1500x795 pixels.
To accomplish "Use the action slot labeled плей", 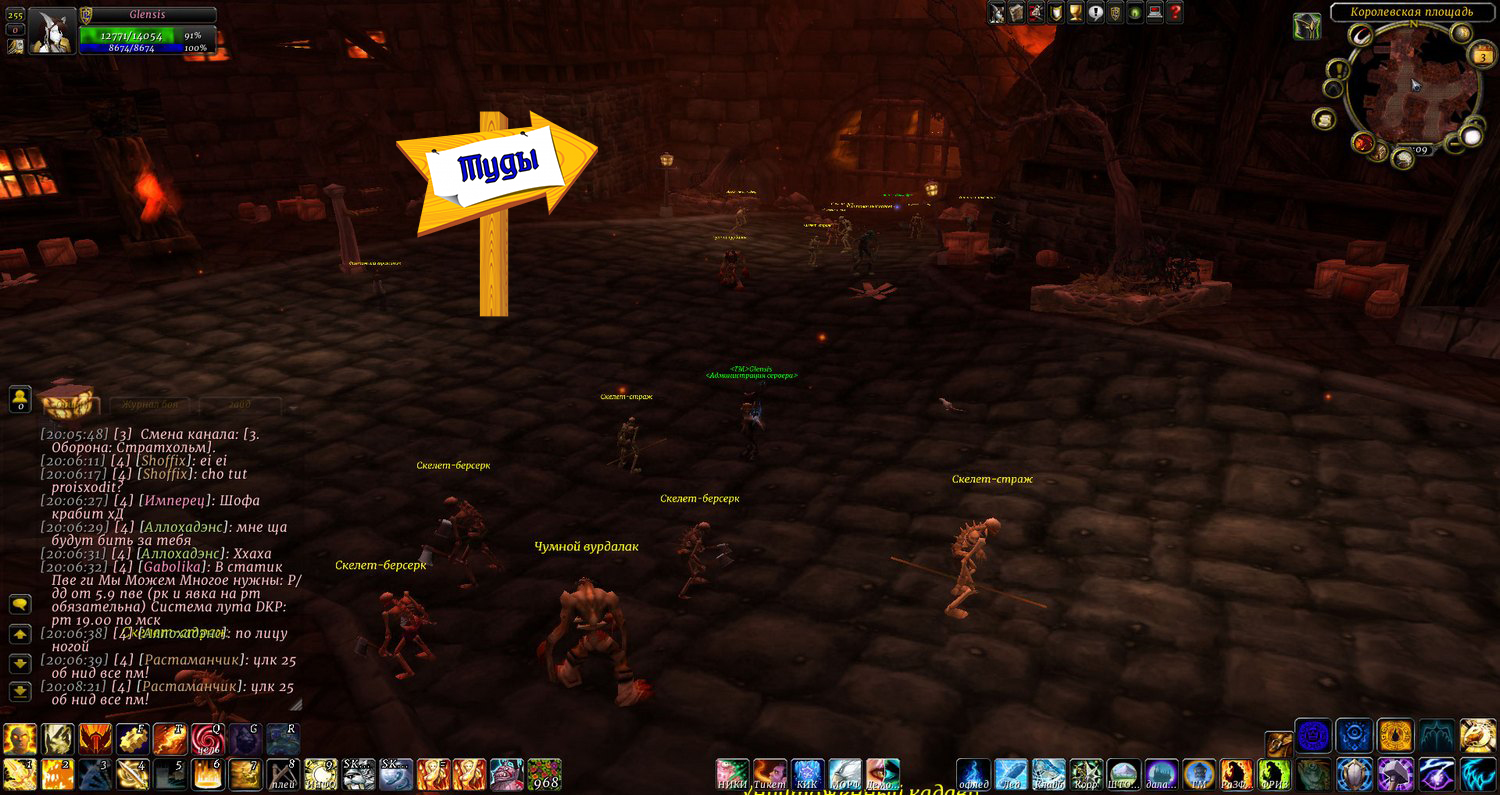I will click(285, 775).
